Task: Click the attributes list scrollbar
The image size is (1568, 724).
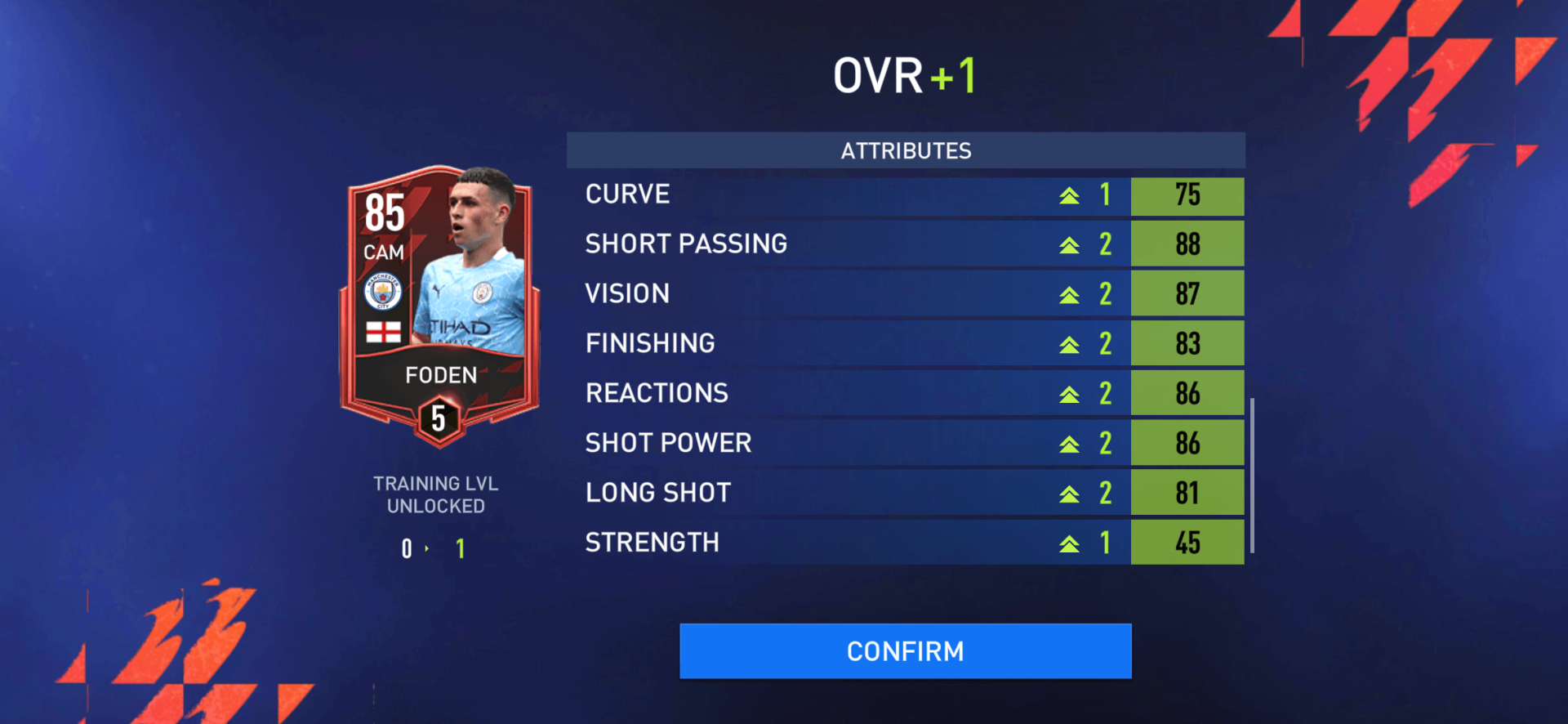Action: coord(1252,476)
